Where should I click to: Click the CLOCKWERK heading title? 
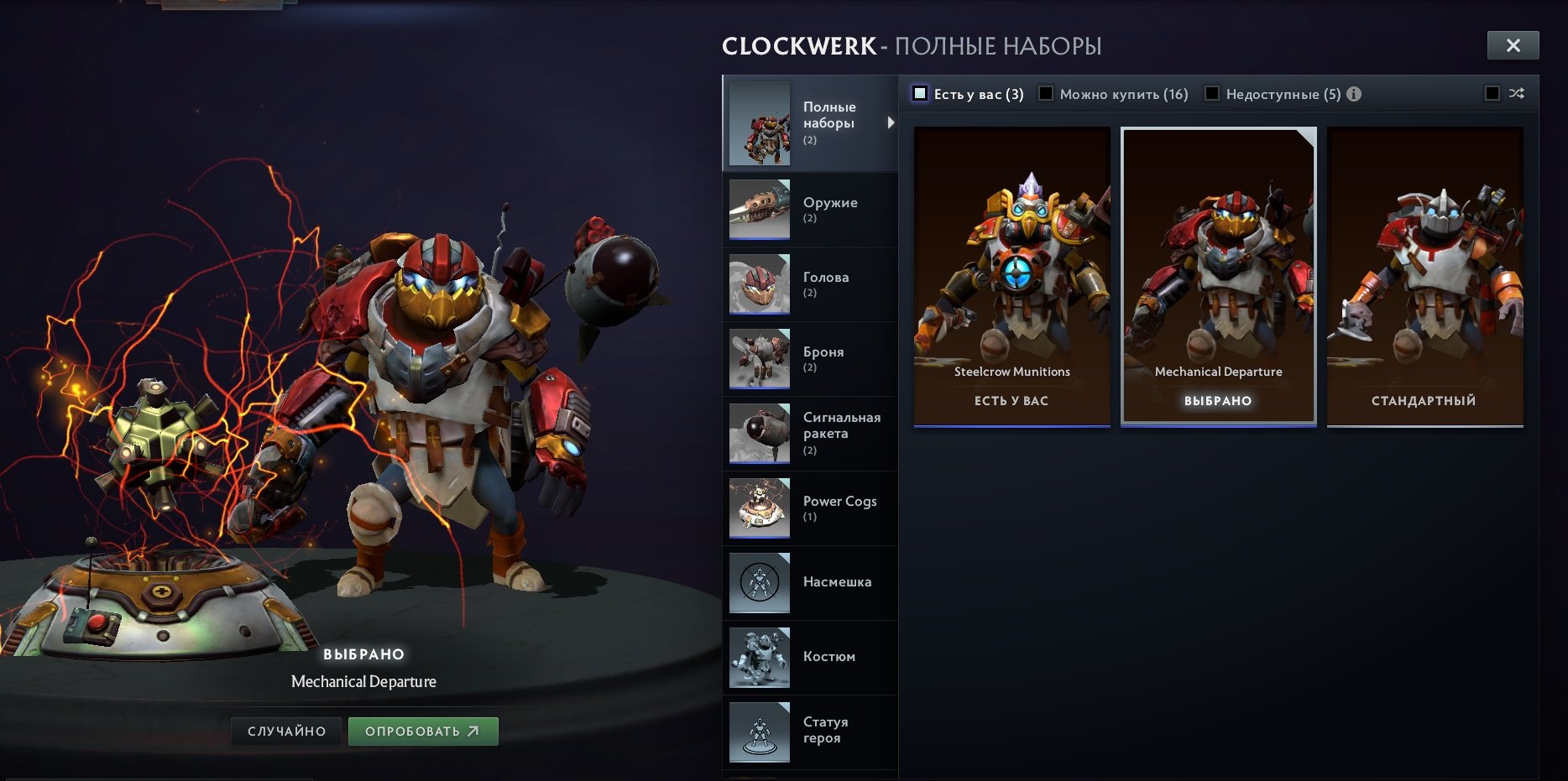796,46
